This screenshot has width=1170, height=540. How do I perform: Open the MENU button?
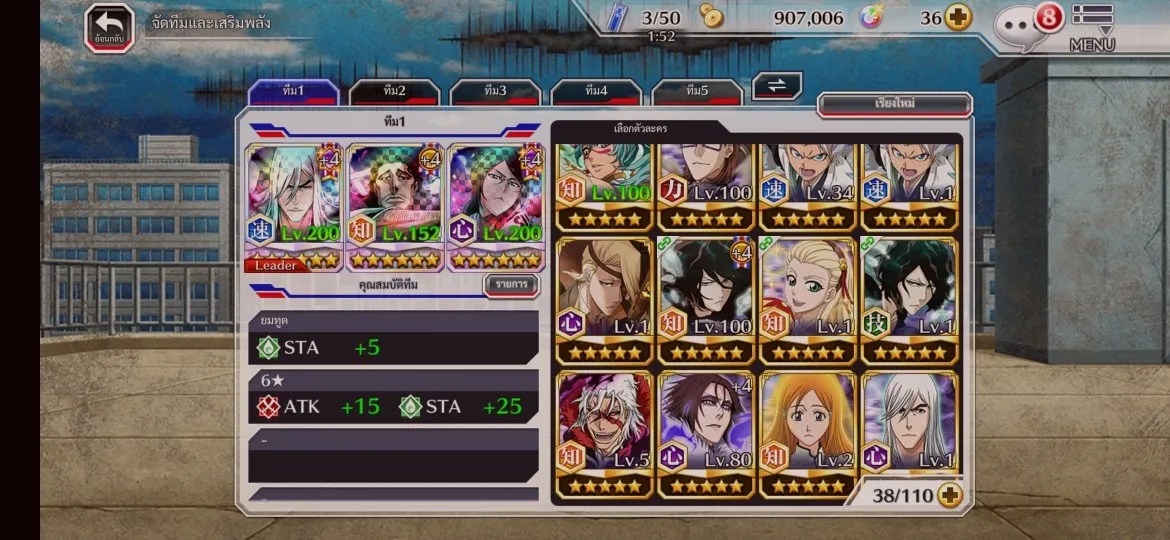pos(1092,28)
